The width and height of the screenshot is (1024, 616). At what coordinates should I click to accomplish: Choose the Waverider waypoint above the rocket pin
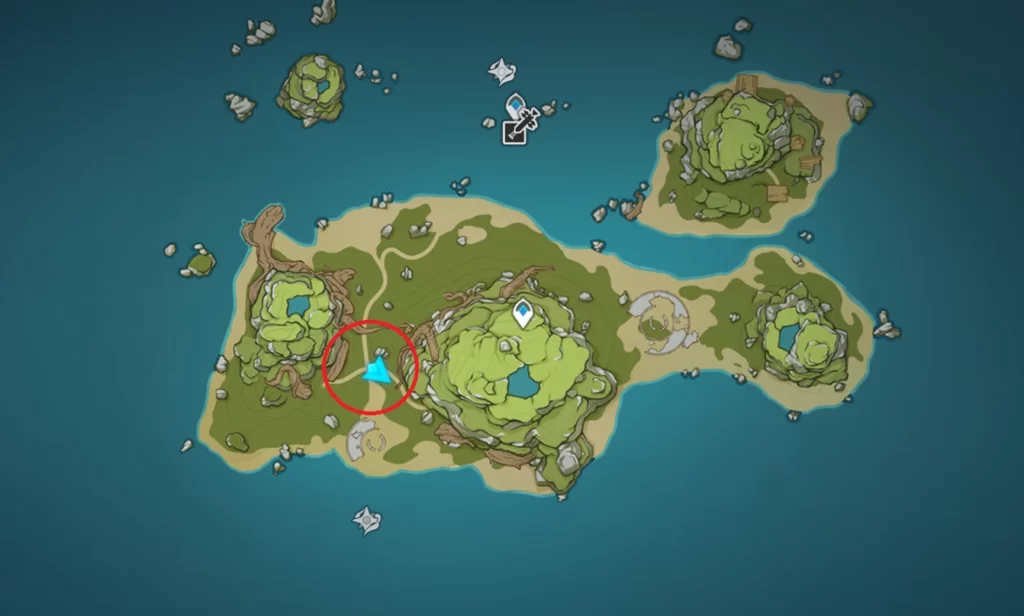tap(501, 71)
